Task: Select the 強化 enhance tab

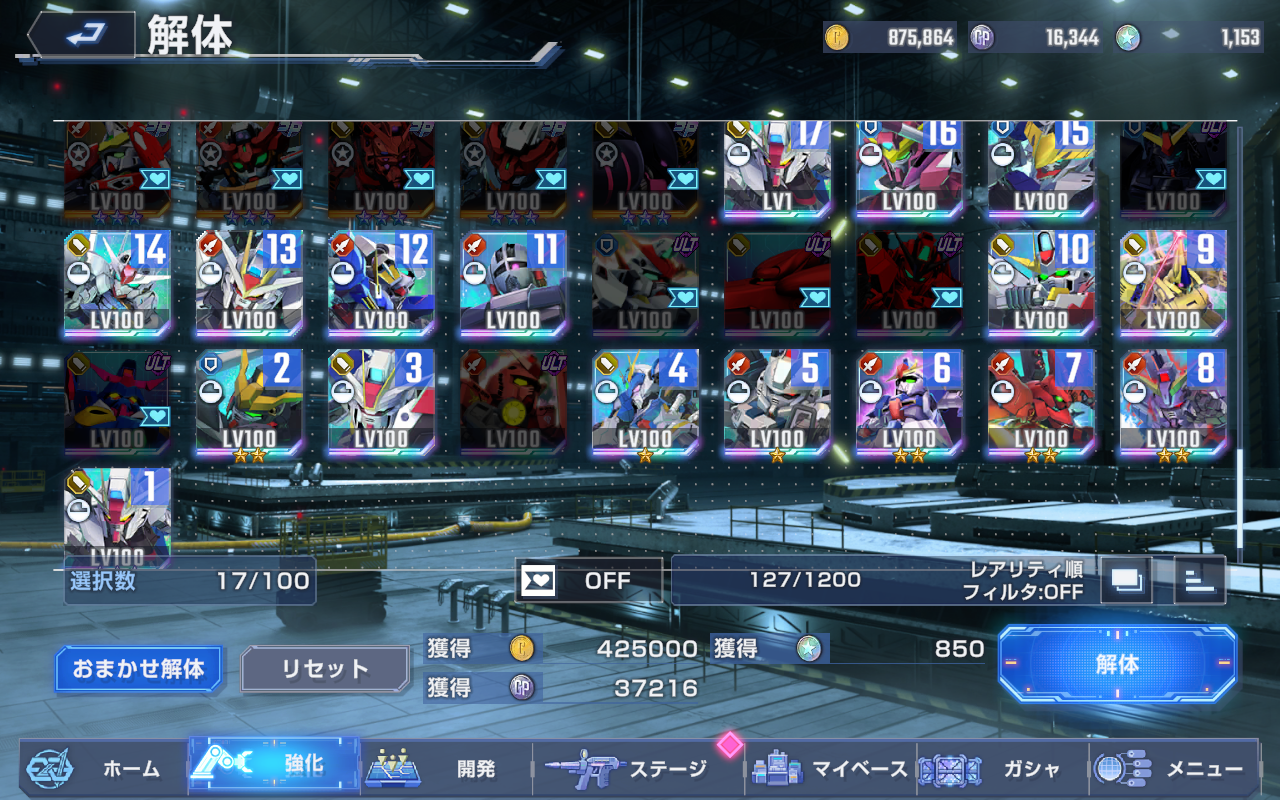Action: (x=274, y=766)
